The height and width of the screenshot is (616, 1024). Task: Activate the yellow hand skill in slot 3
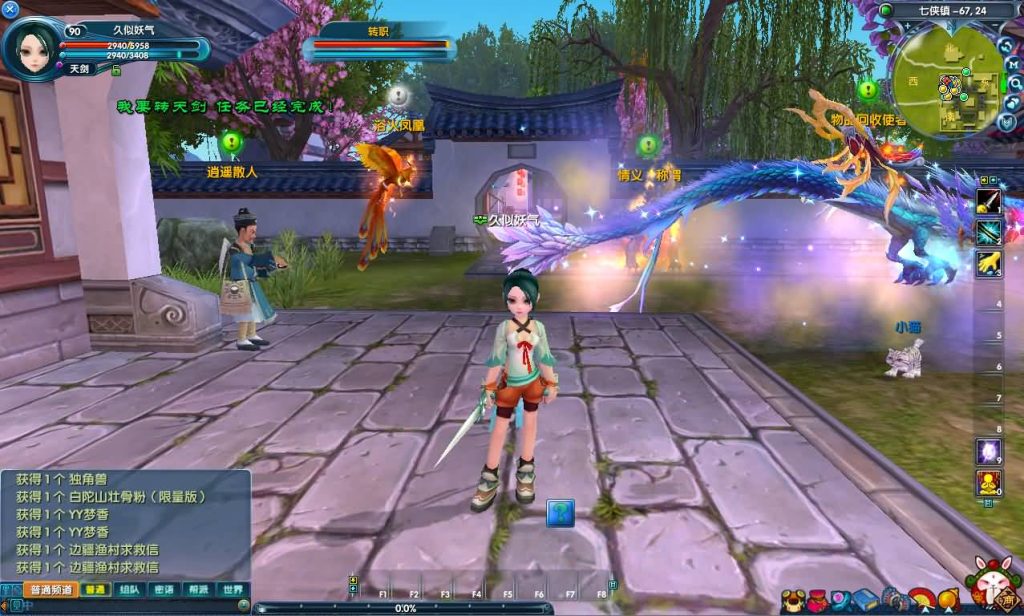point(989,263)
